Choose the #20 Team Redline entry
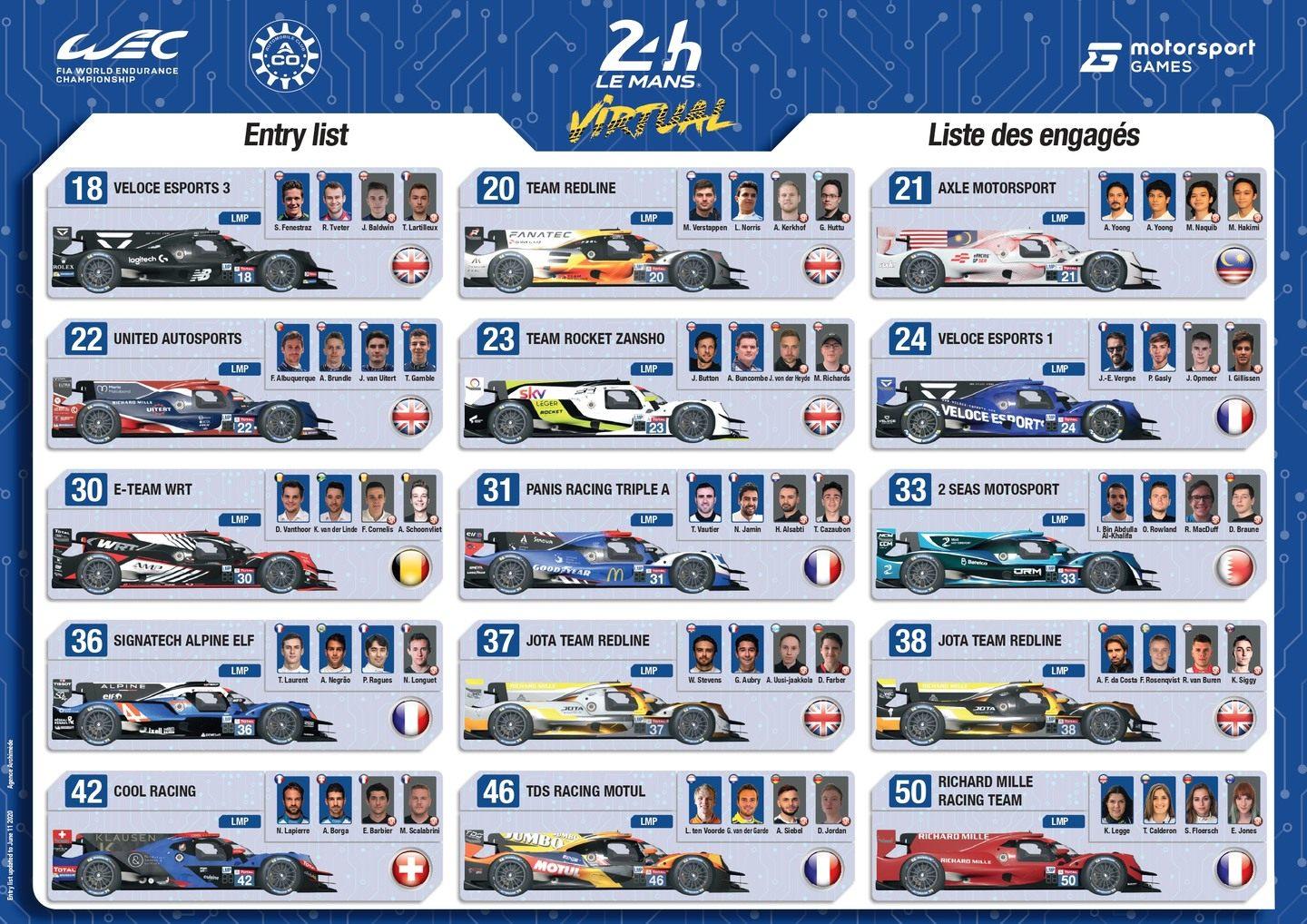1307x924 pixels. pyautogui.click(x=656, y=232)
